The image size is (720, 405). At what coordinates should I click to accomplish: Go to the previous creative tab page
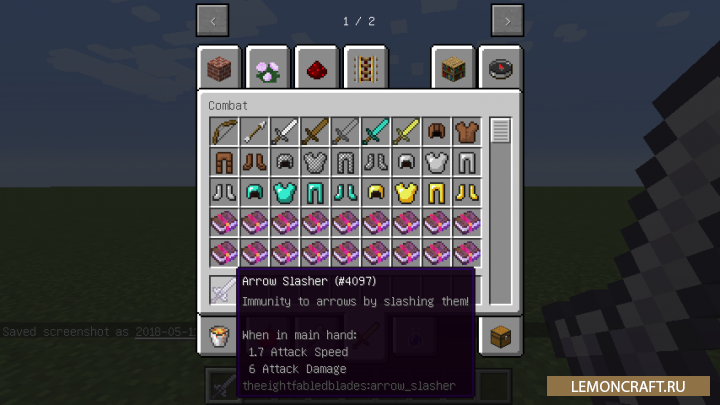(213, 20)
